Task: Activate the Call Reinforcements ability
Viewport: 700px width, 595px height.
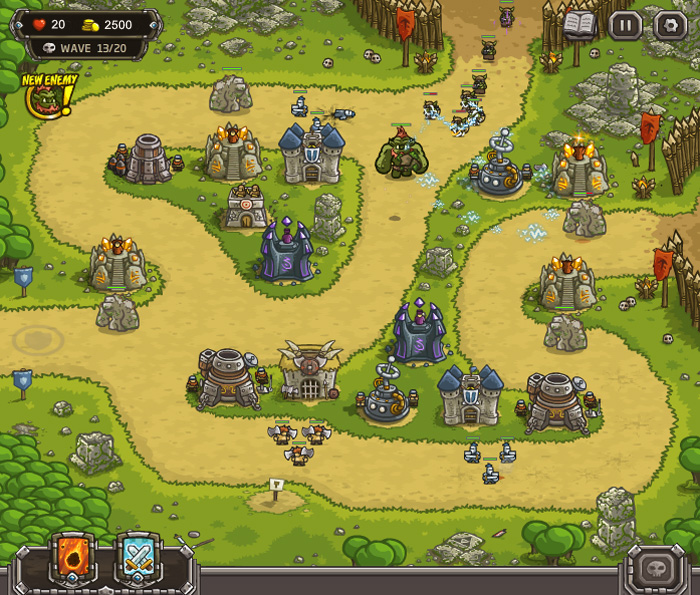Action: click(x=138, y=560)
